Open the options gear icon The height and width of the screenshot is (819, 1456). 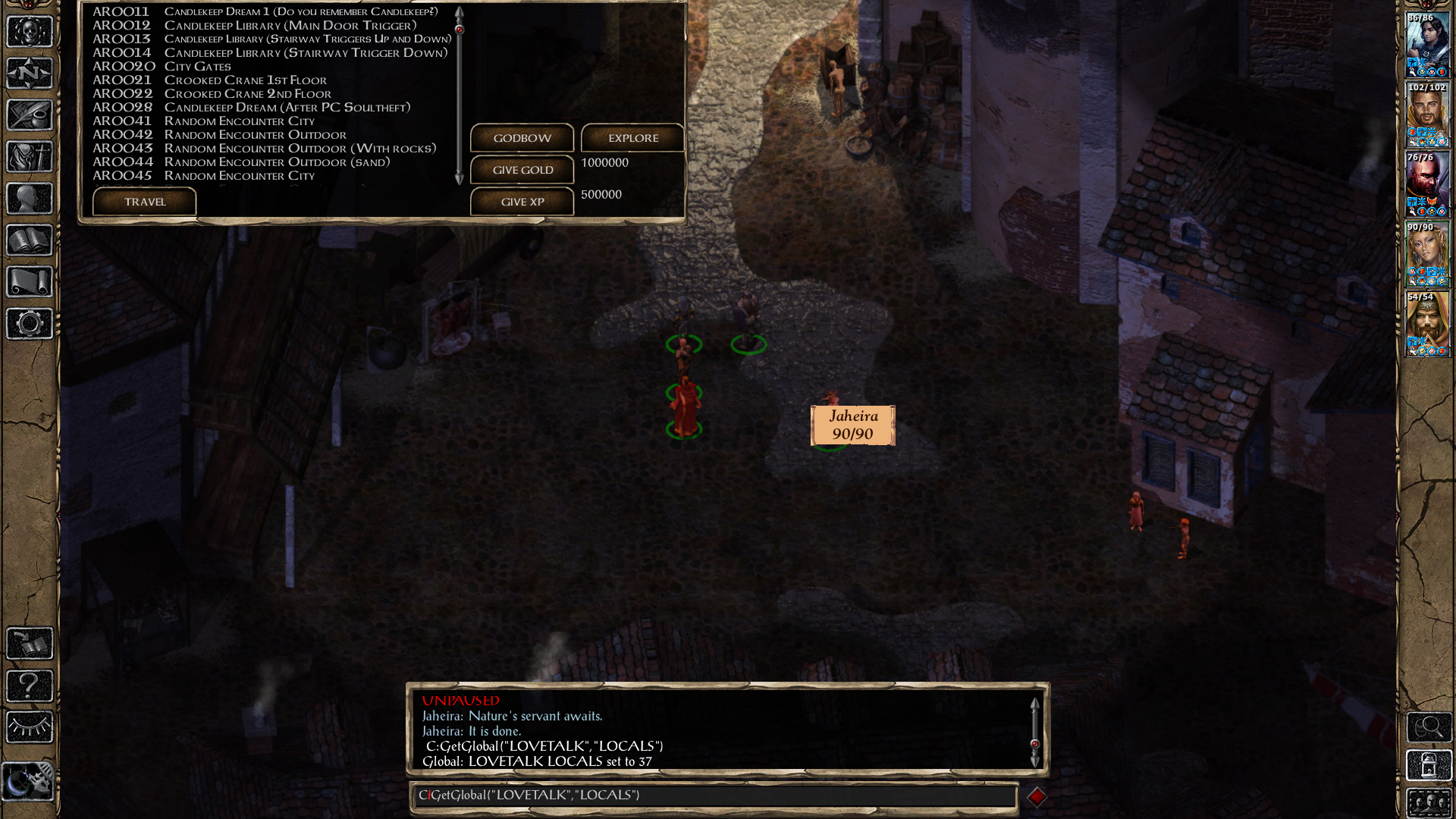click(x=30, y=324)
